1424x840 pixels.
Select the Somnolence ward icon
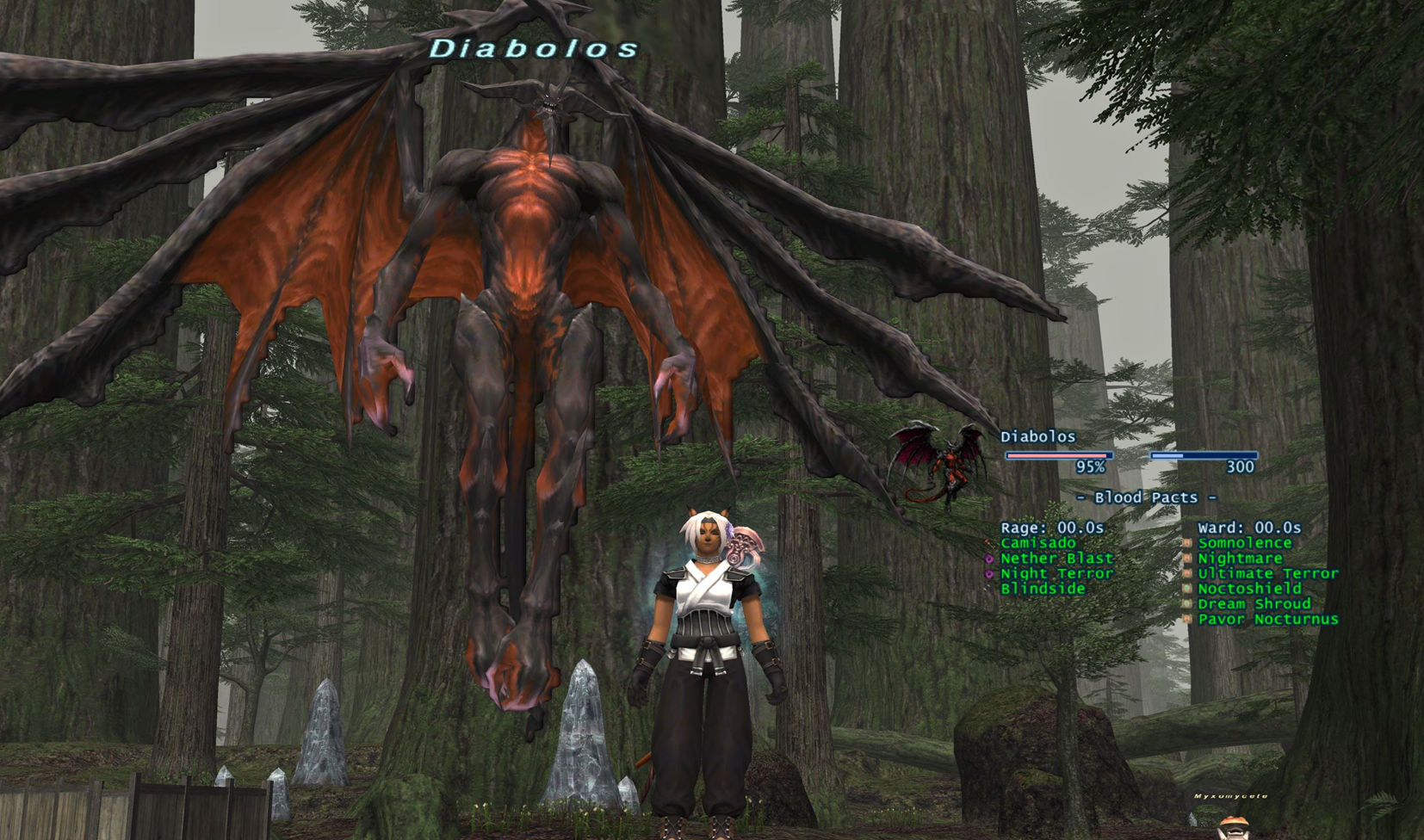tap(1187, 543)
